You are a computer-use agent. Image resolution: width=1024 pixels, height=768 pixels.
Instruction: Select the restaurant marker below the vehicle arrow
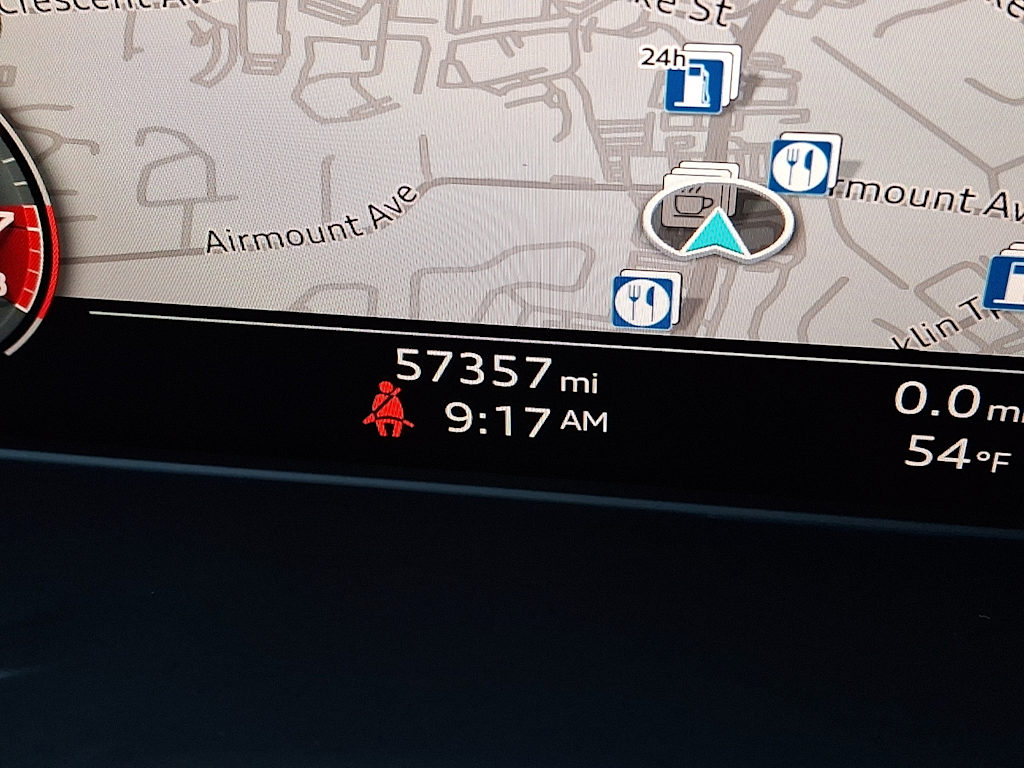coord(642,301)
